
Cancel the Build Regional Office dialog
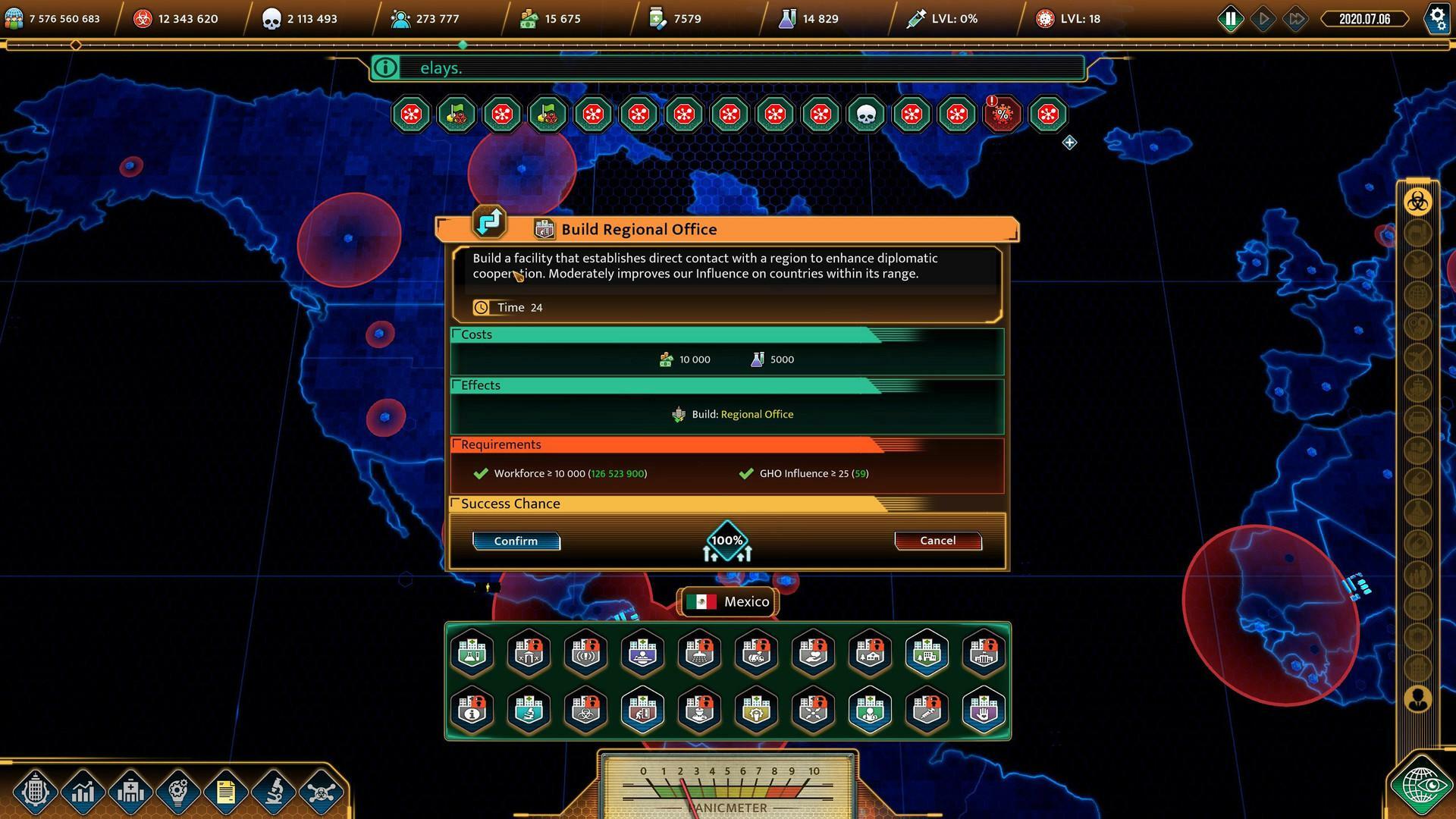click(x=937, y=540)
